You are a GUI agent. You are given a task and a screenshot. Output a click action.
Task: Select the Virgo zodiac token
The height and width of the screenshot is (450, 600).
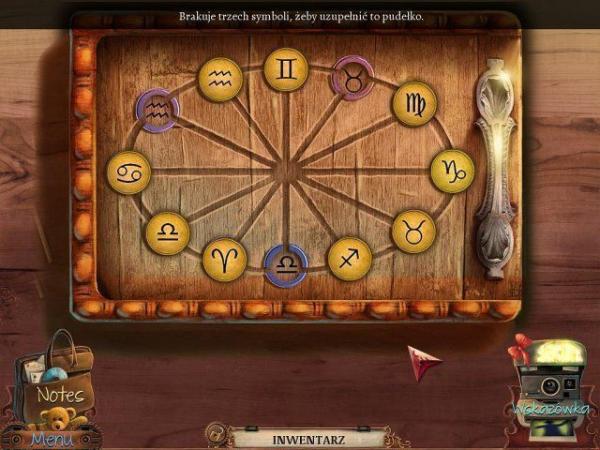pos(414,104)
